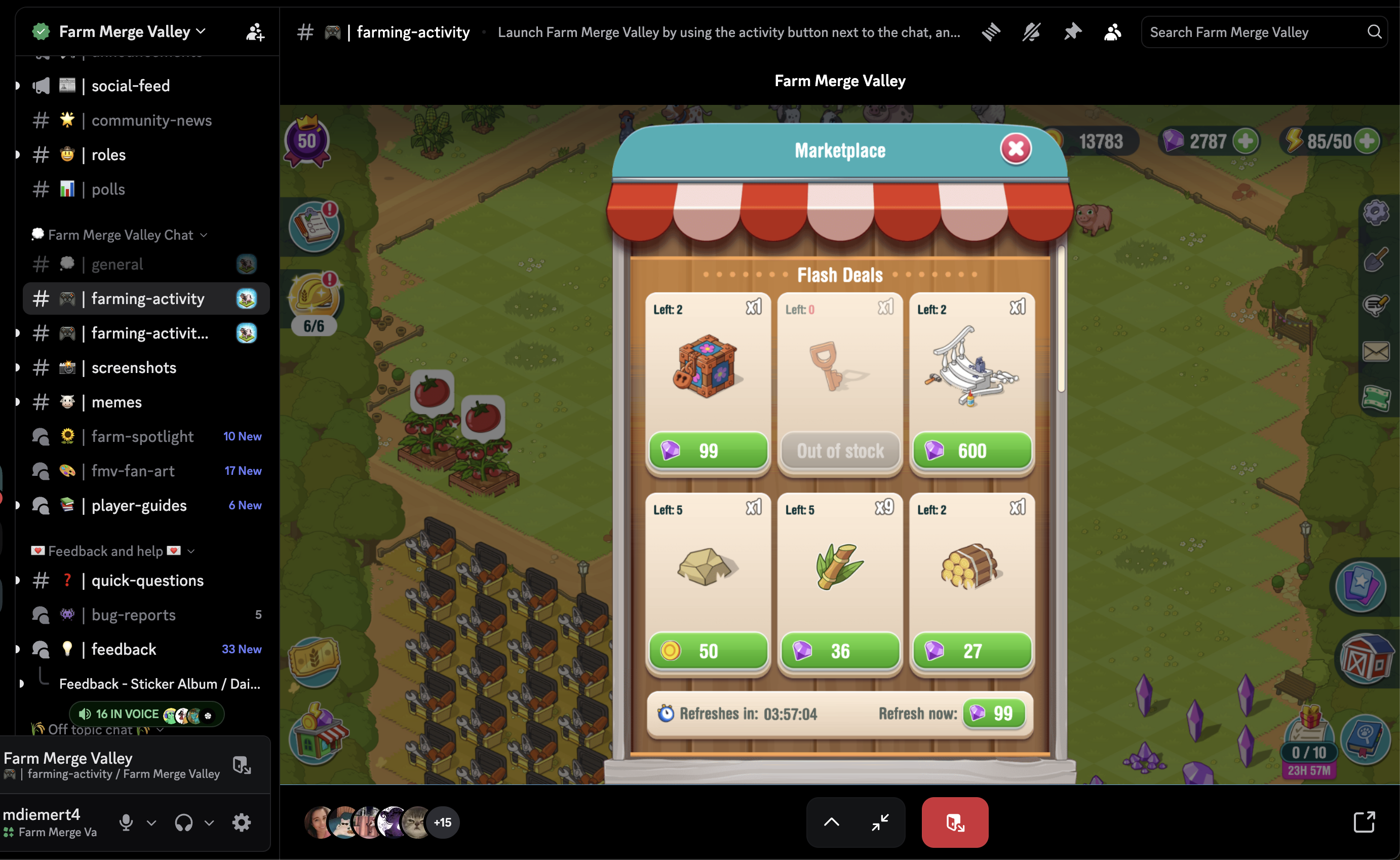Purchase the wood logs for 27 gems
The image size is (1400, 860).
click(x=972, y=651)
